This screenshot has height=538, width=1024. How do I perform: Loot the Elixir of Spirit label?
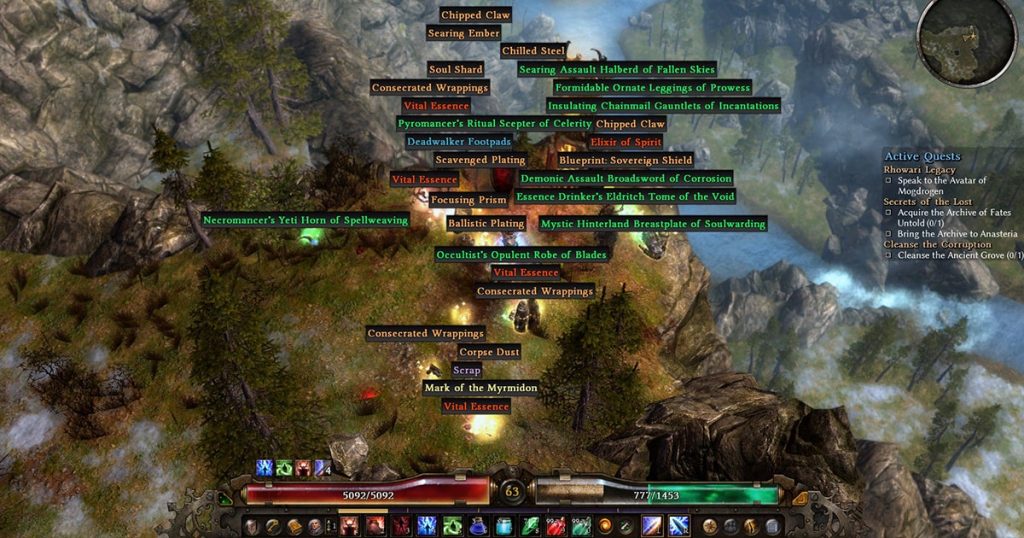point(626,142)
